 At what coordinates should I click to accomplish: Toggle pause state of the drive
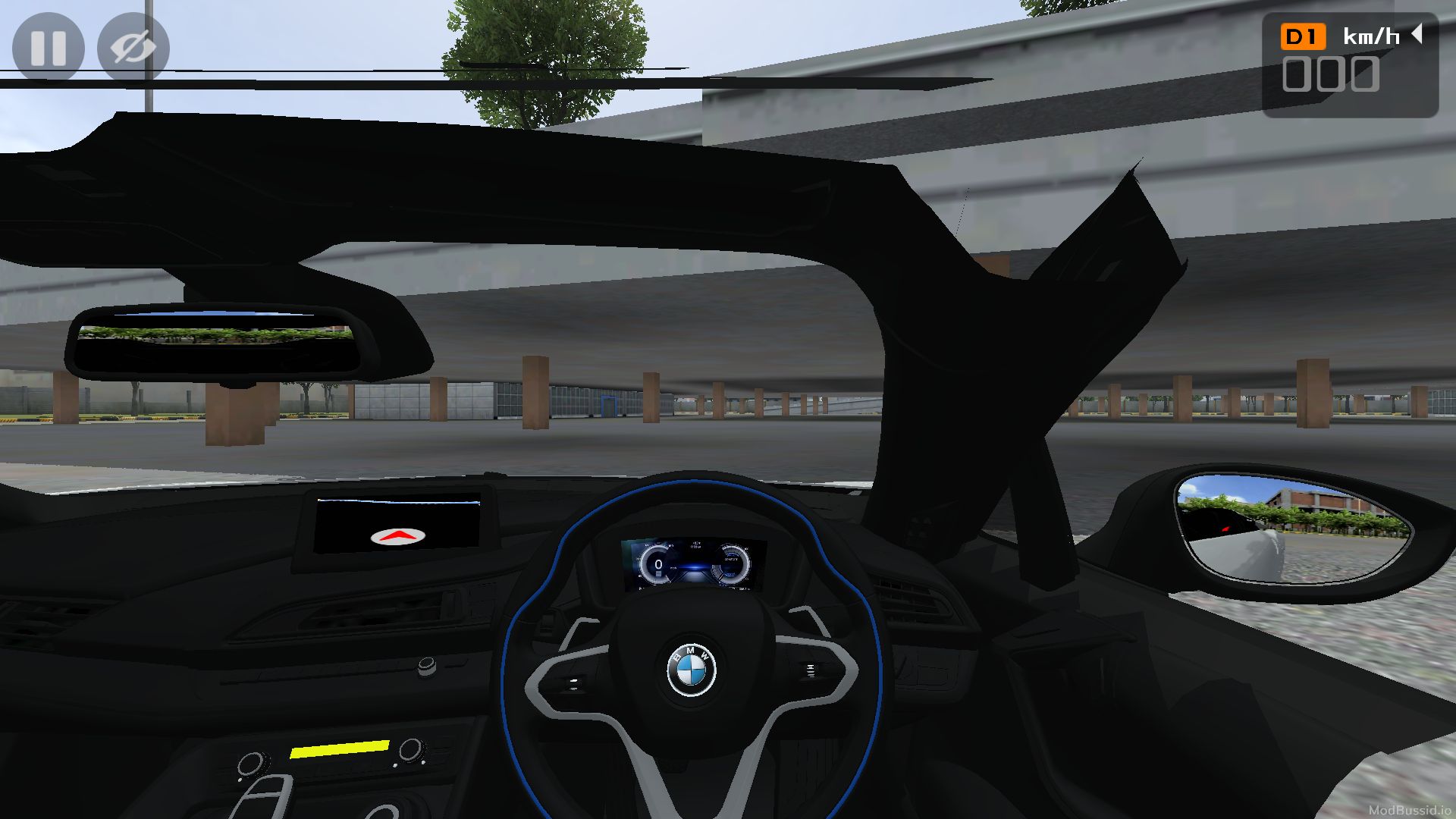[x=48, y=47]
